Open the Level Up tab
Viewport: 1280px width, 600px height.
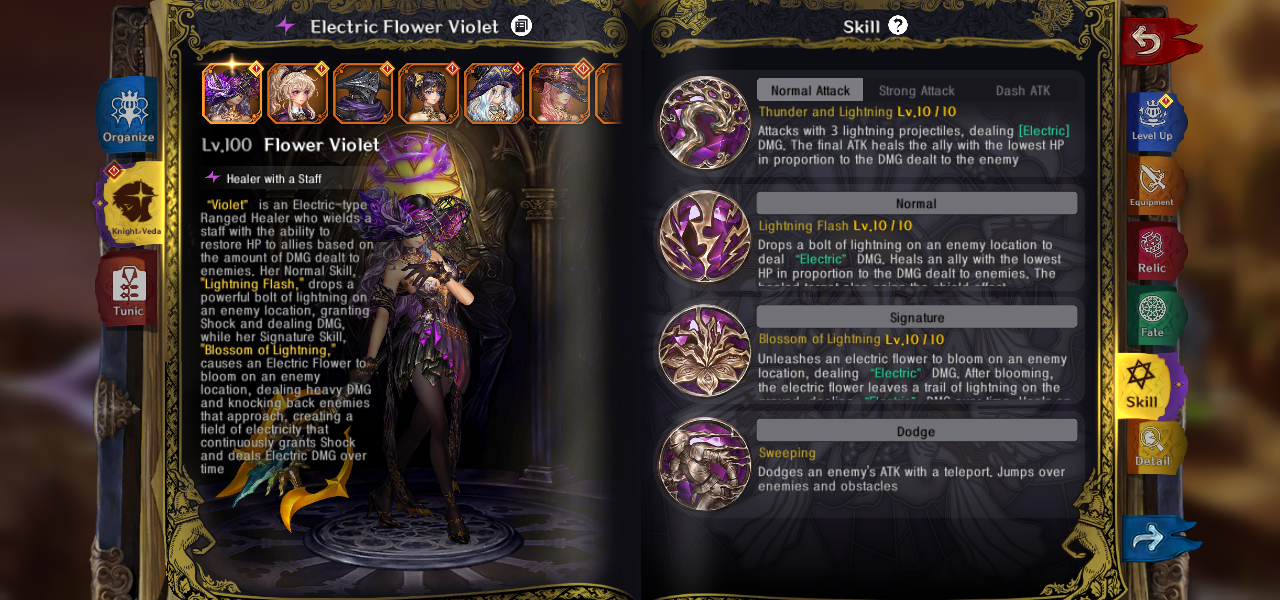pyautogui.click(x=1154, y=120)
